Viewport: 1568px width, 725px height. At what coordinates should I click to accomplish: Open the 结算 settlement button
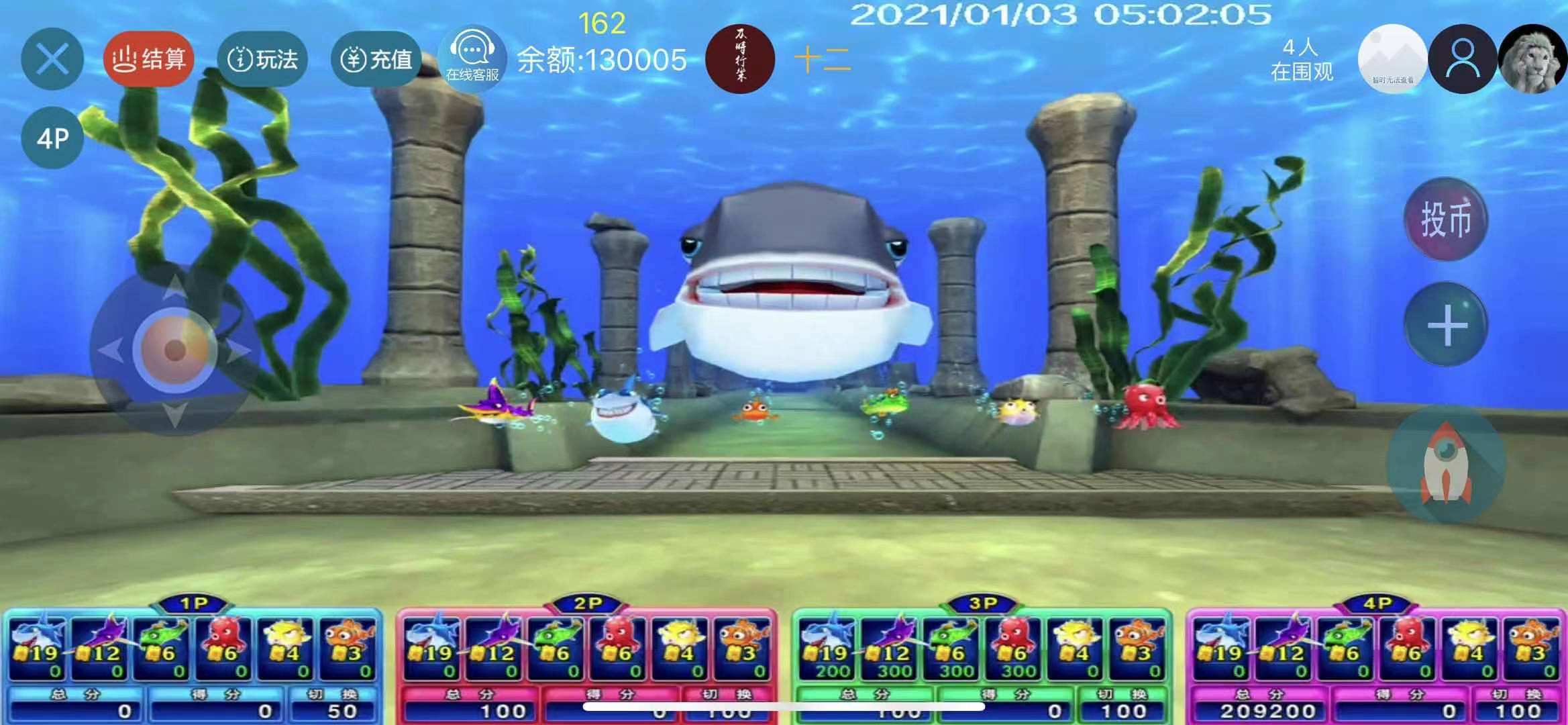point(148,59)
